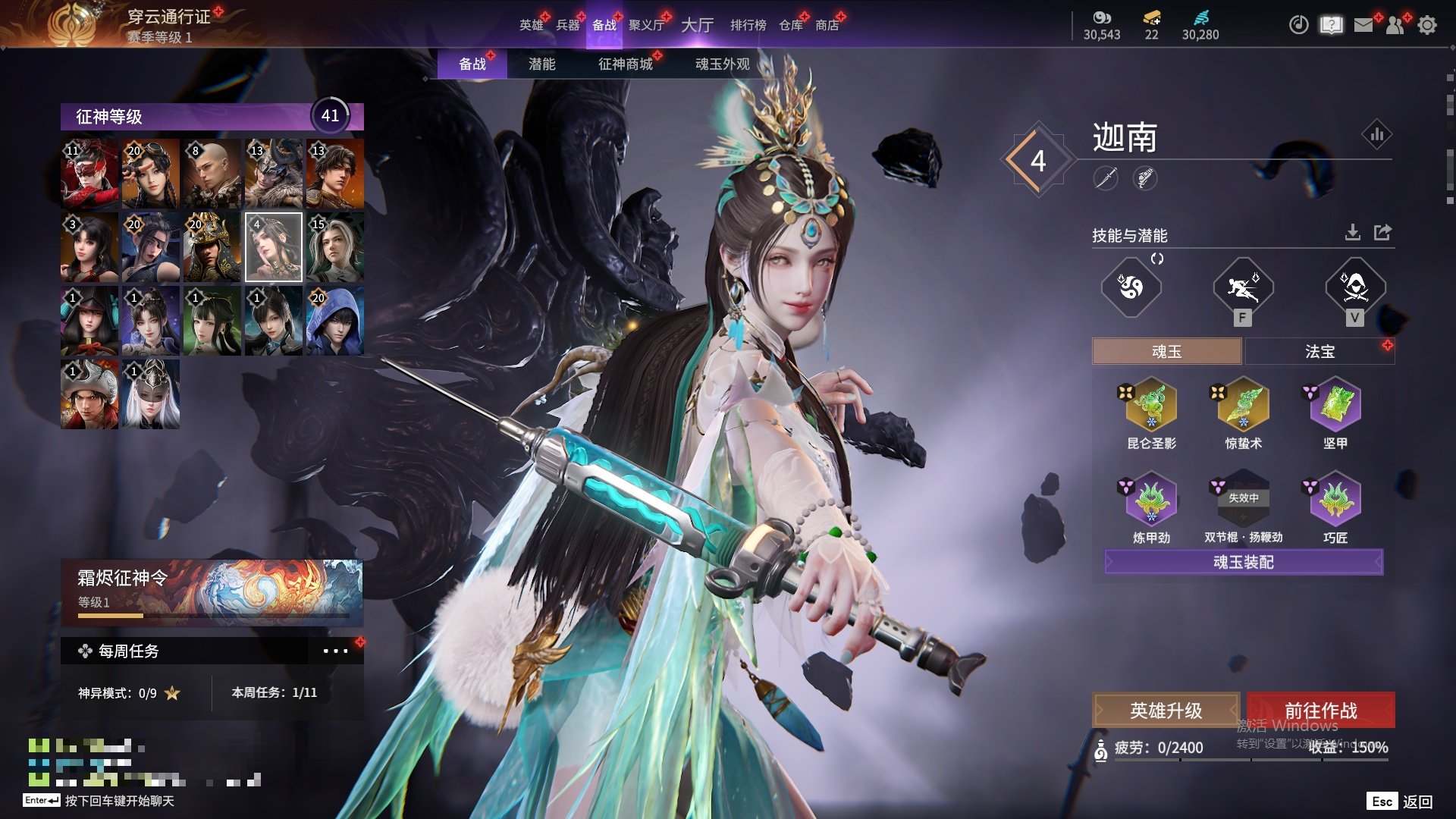Open the 征神商城 tab

pos(625,64)
